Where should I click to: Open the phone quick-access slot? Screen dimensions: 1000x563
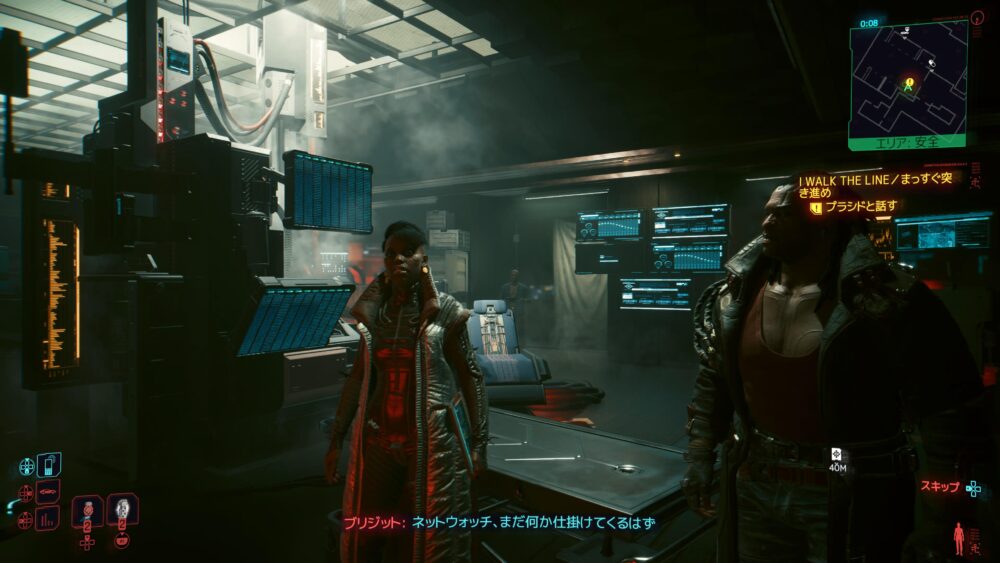(49, 466)
